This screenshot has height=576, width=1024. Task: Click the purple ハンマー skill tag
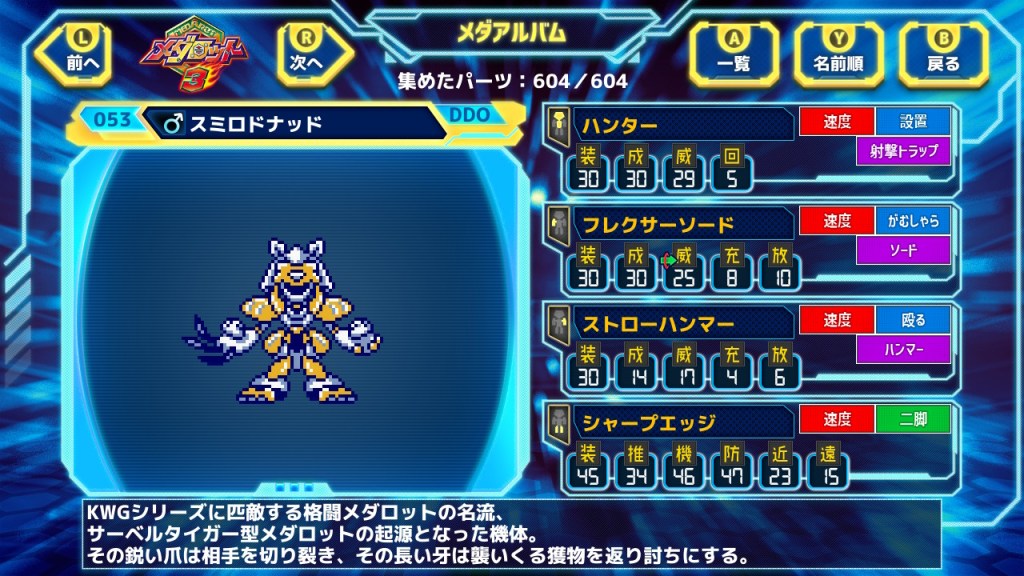point(903,349)
